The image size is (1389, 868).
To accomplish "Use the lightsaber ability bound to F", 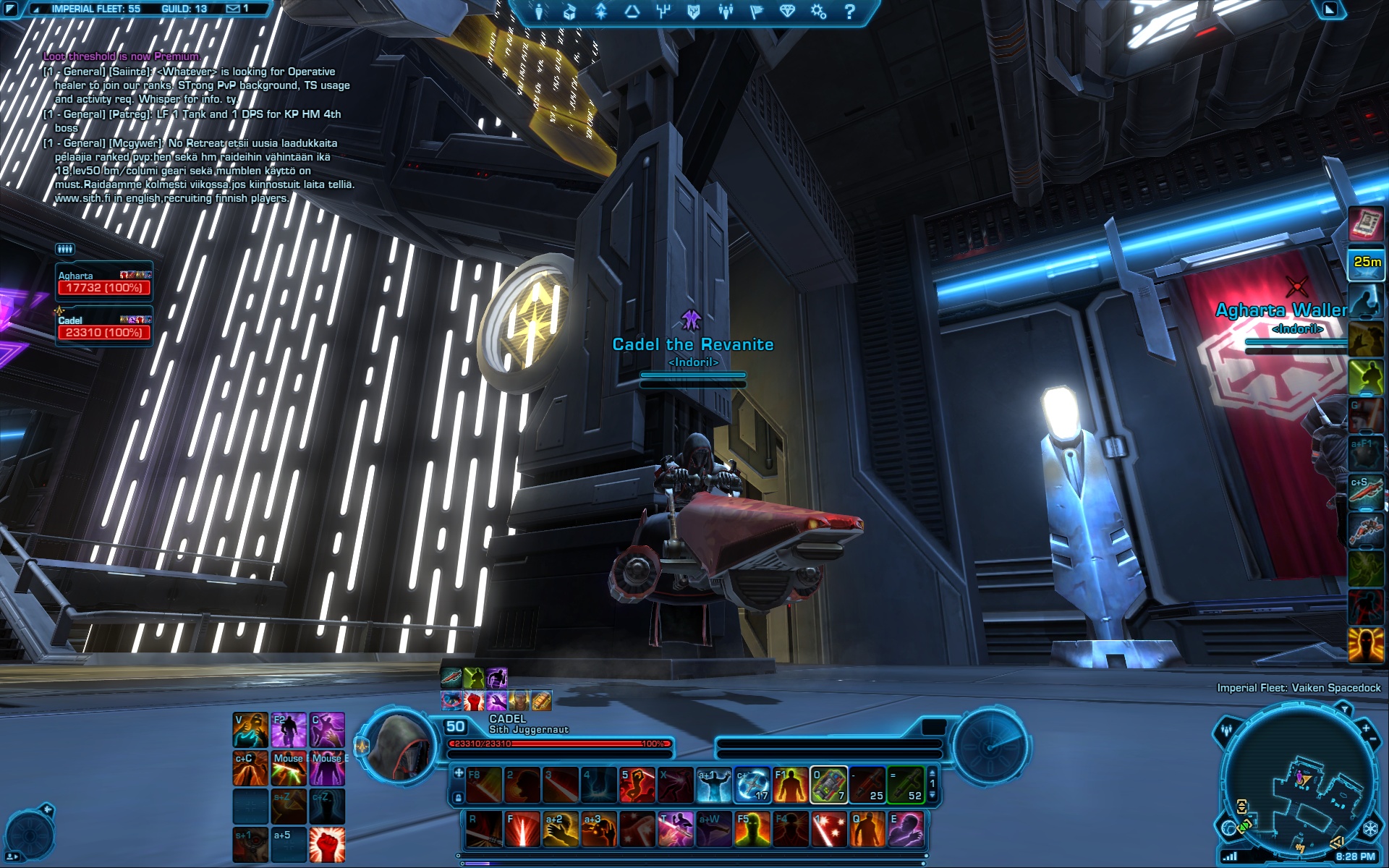I will click(522, 829).
